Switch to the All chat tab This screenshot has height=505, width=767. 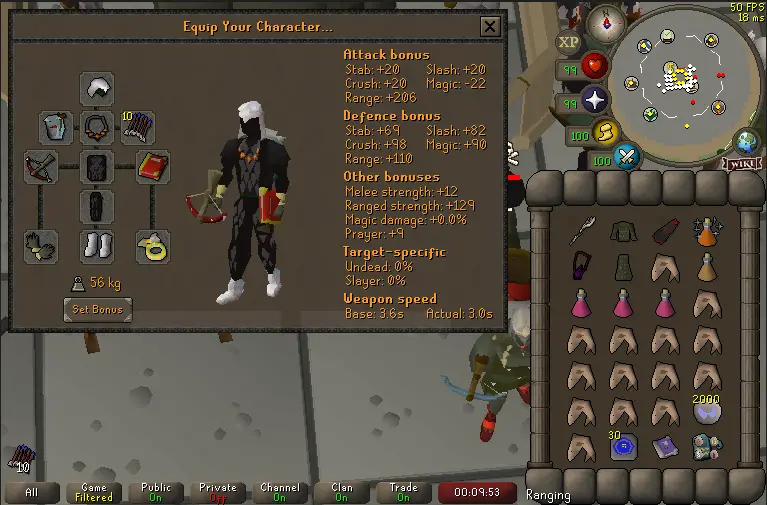tap(32, 492)
